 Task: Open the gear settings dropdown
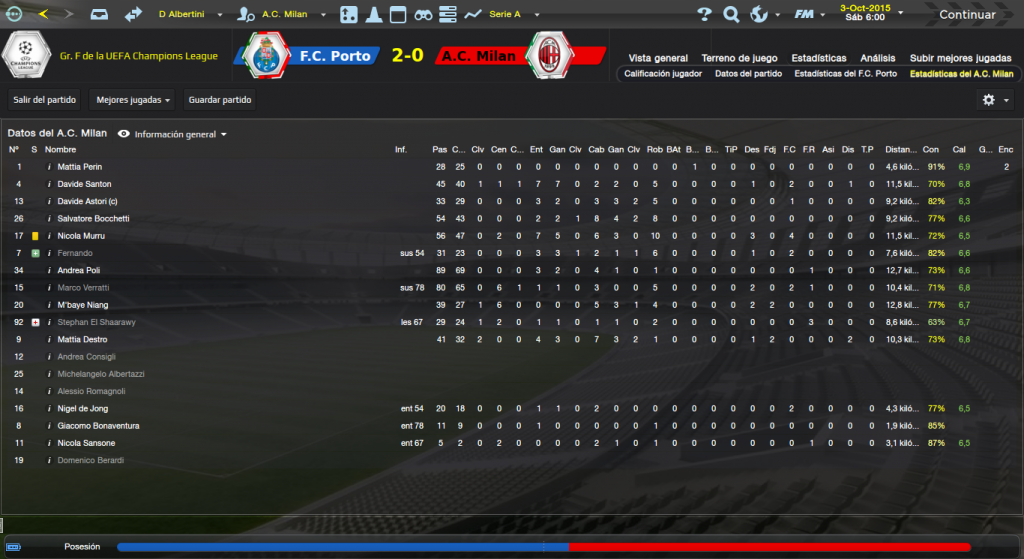[993, 100]
